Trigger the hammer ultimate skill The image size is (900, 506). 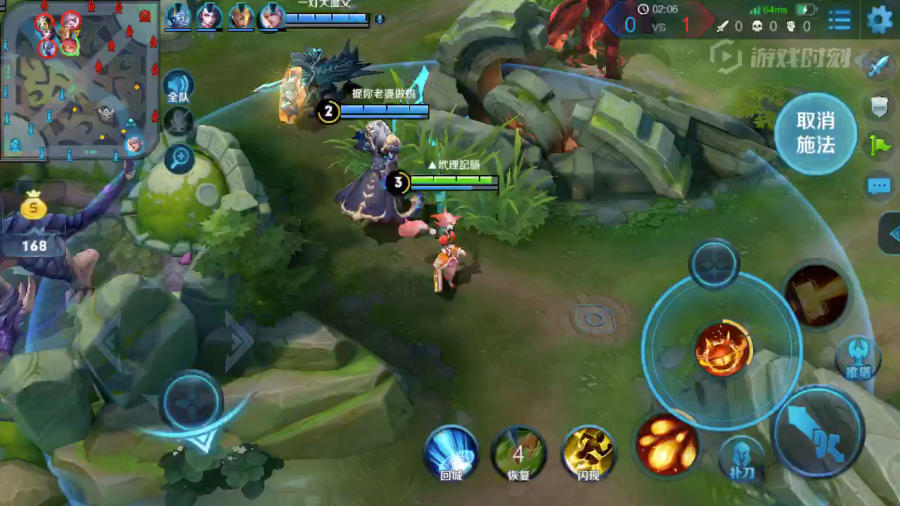pyautogui.click(x=816, y=295)
